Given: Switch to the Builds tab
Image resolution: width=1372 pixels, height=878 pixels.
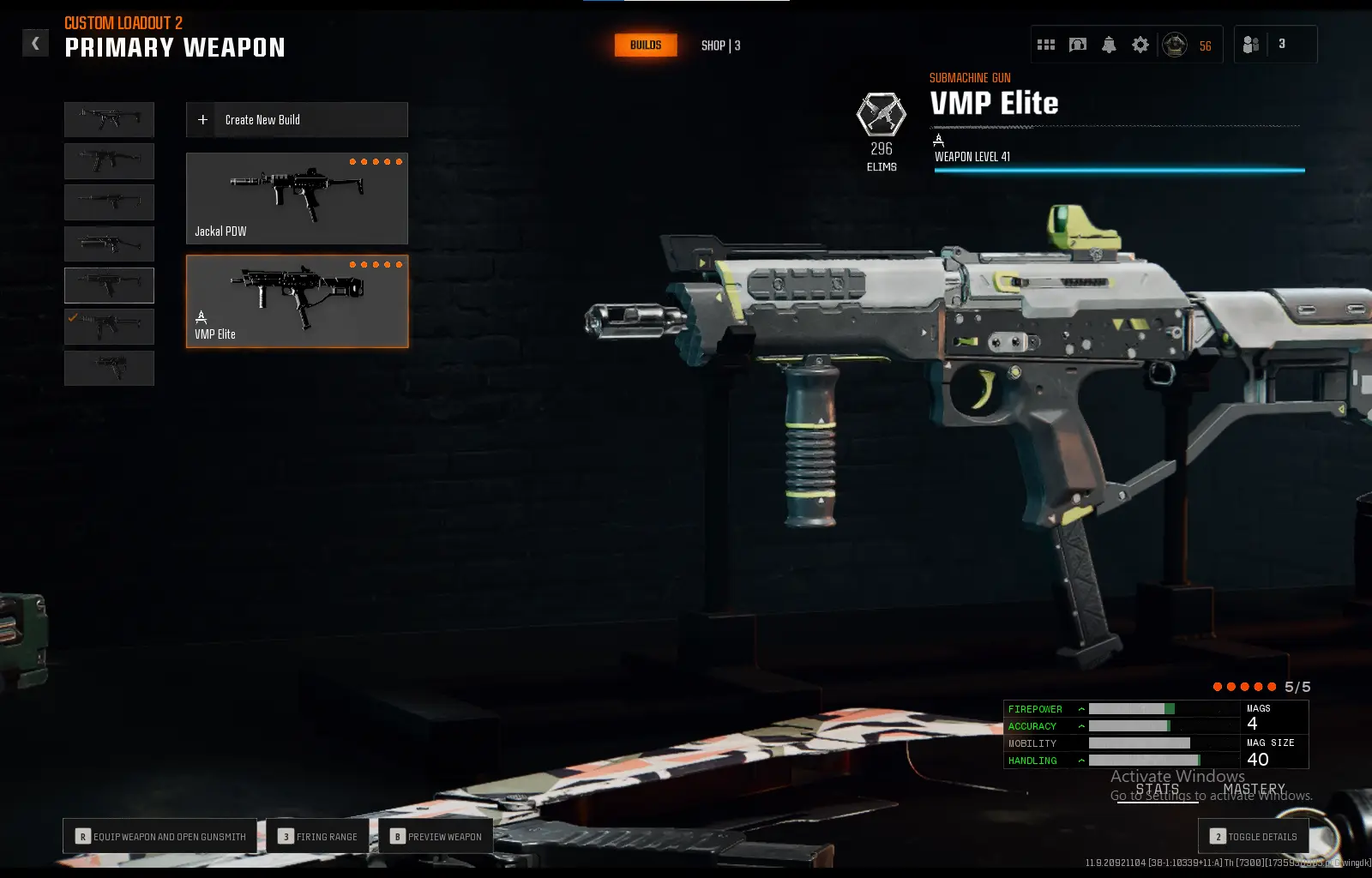Looking at the screenshot, I should coord(646,45).
